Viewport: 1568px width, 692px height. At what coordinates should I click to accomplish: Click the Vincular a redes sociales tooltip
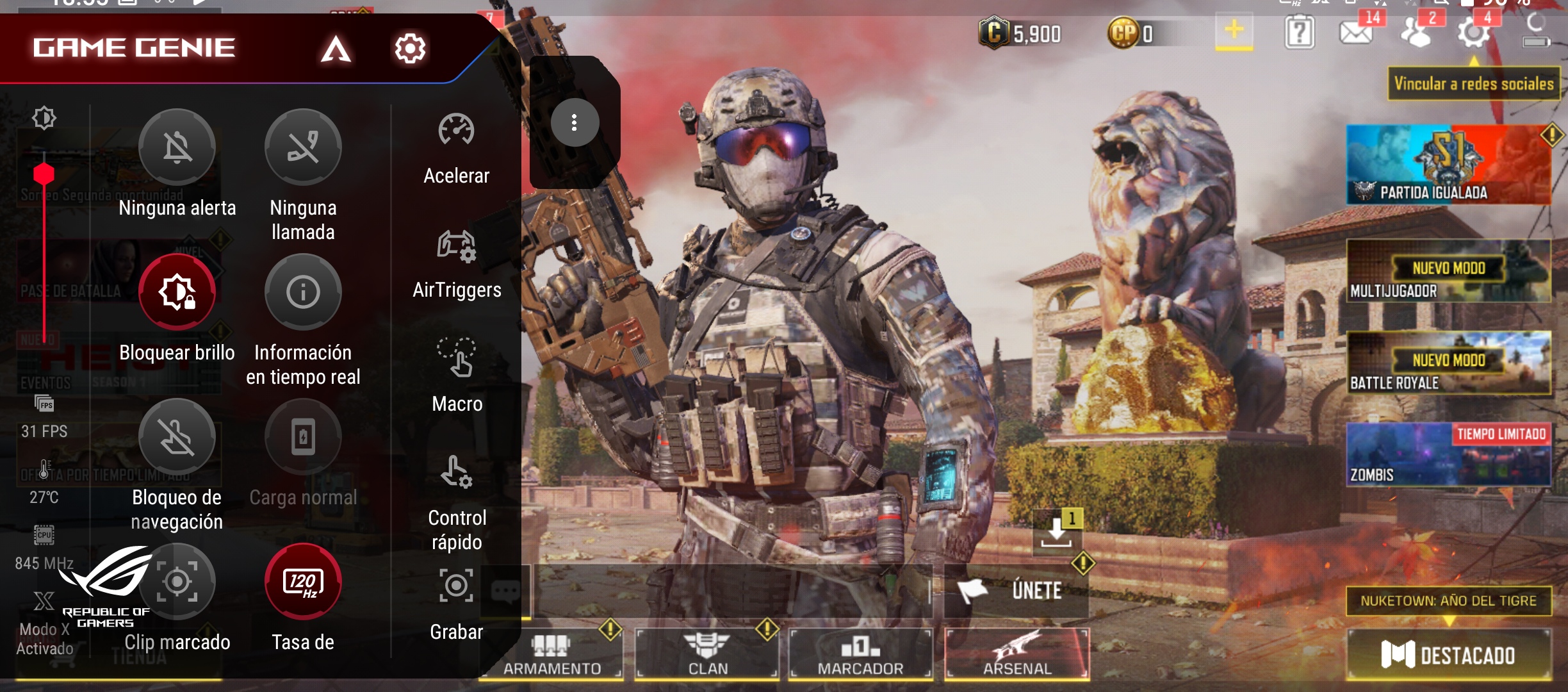pos(1473,84)
